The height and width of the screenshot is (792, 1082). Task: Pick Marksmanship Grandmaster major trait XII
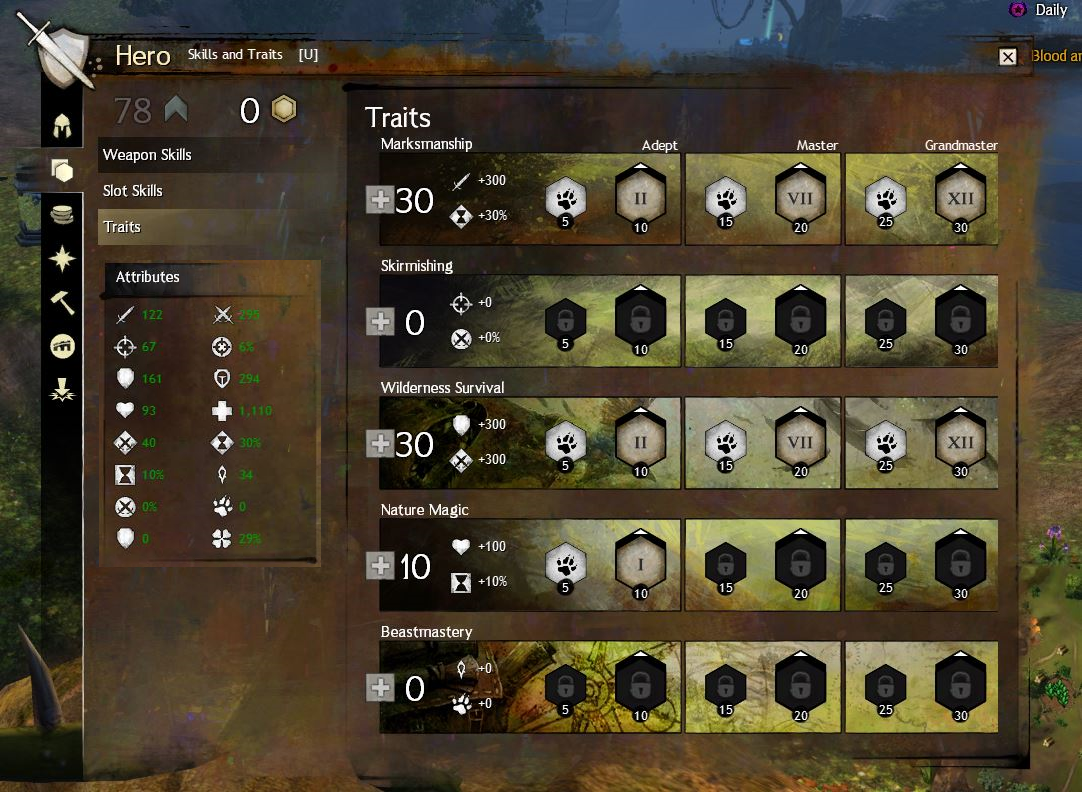pyautogui.click(x=960, y=198)
